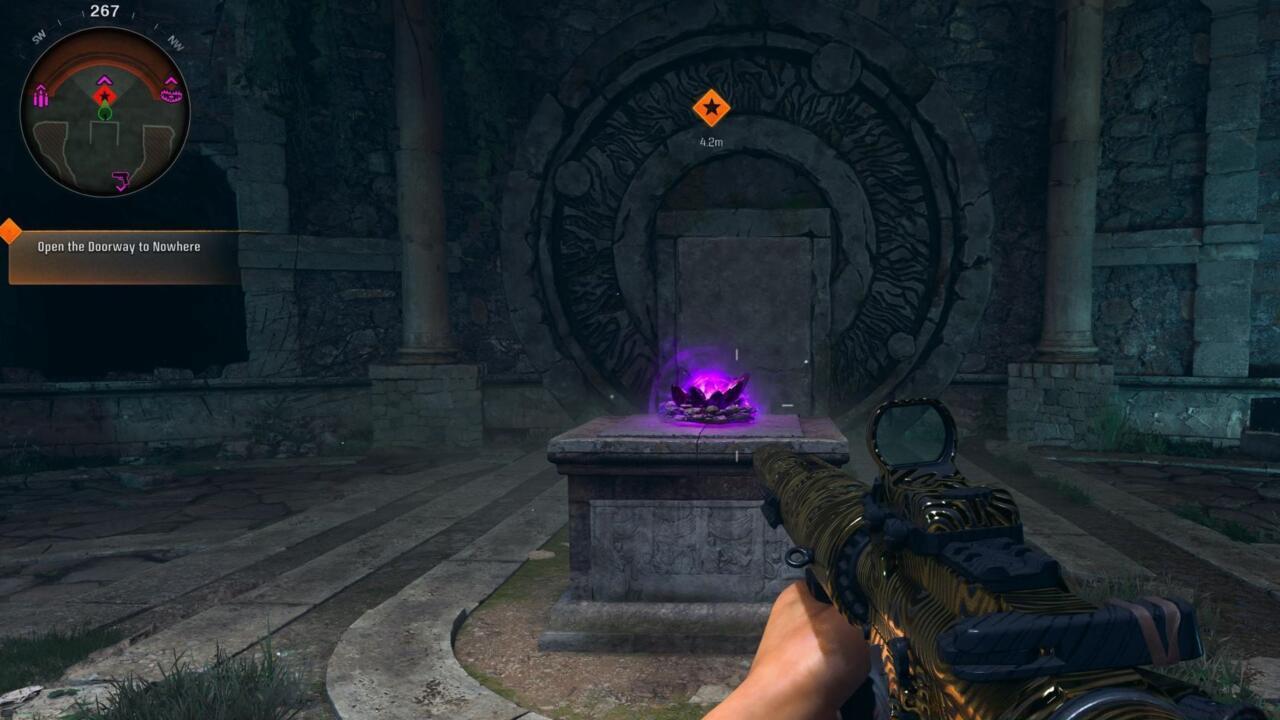Click the ammo counter showing 267
The image size is (1280, 720).
(103, 12)
